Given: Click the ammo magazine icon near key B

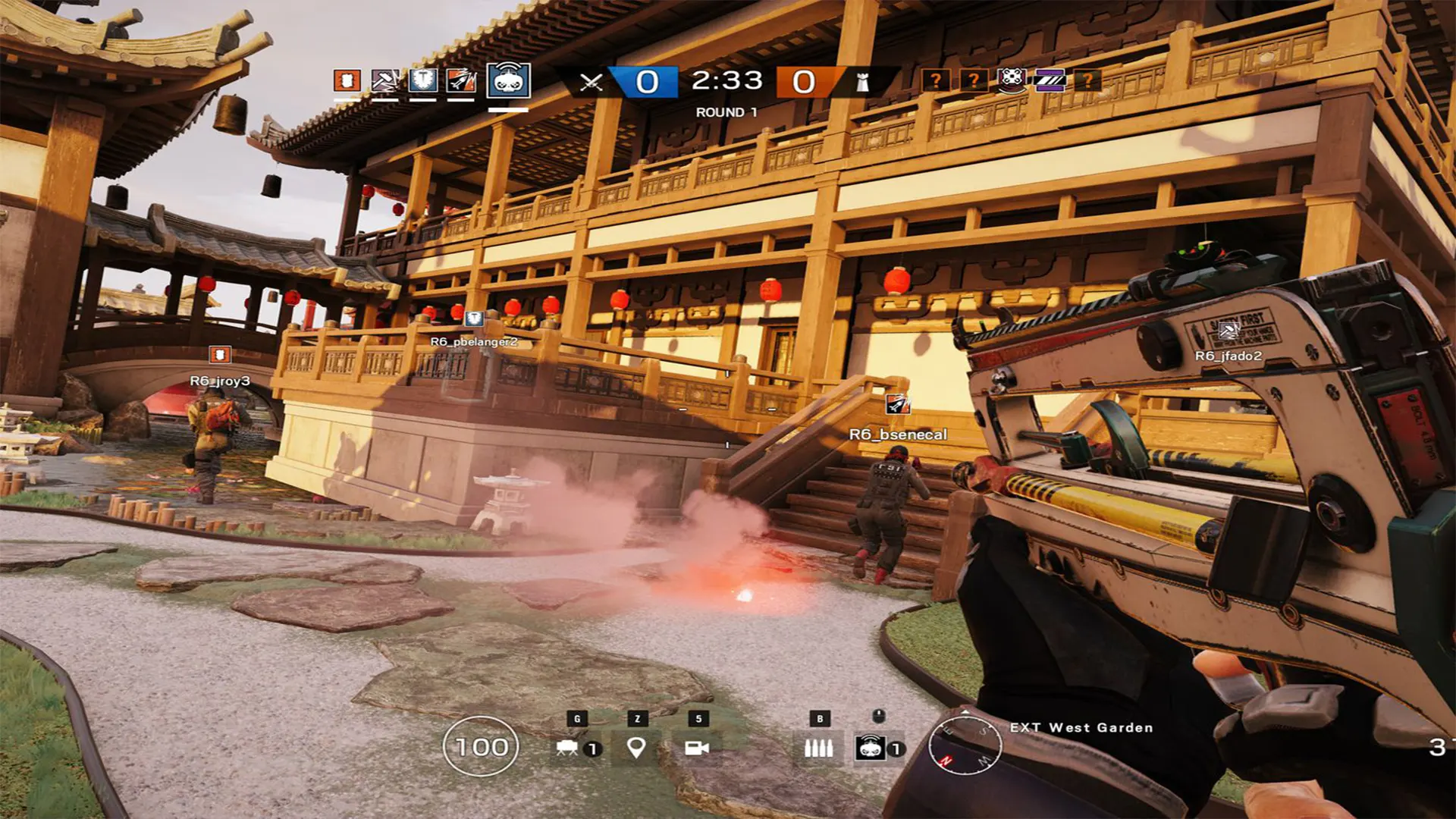Looking at the screenshot, I should pos(821,748).
